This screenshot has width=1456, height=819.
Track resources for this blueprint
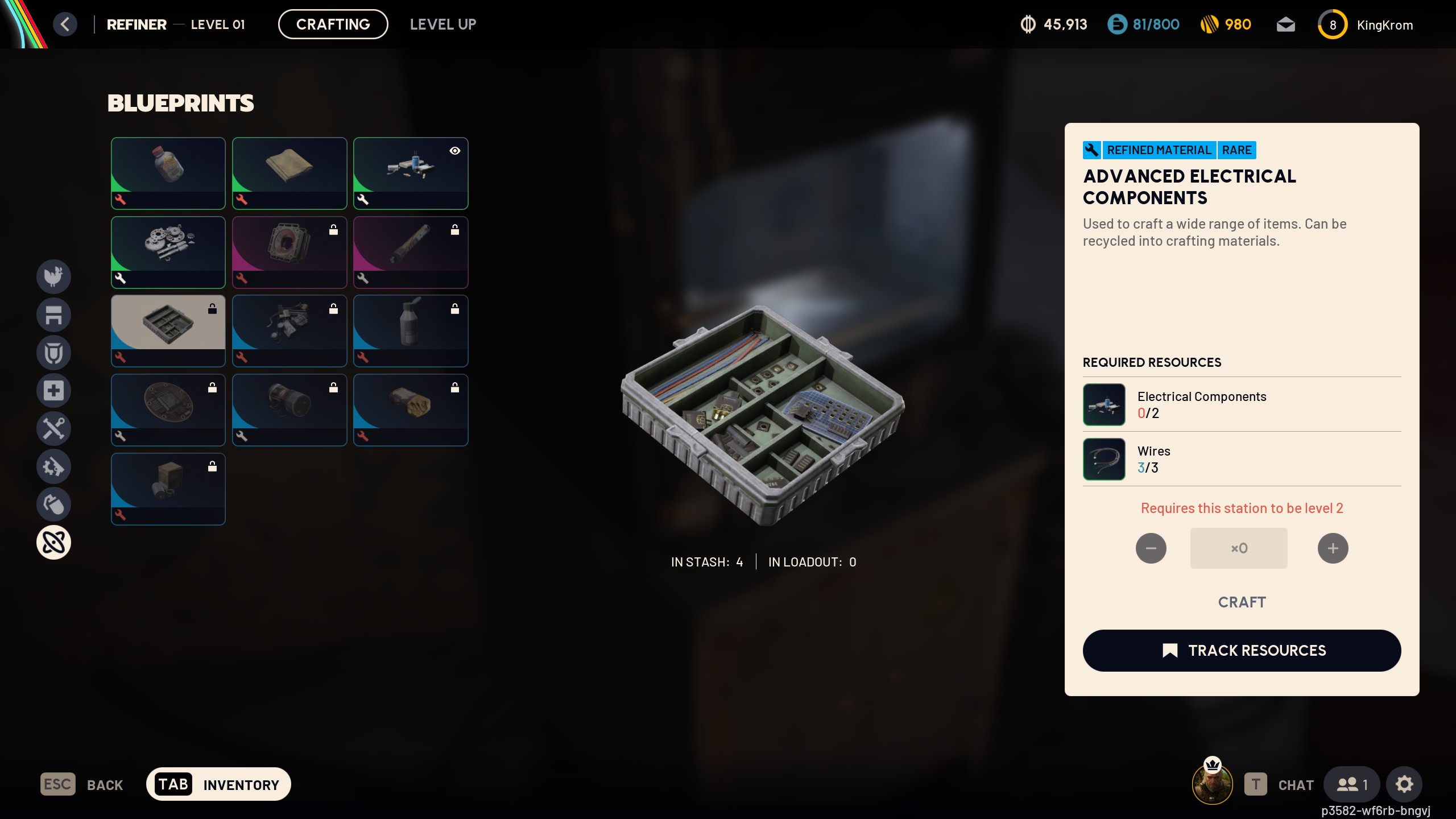1242,651
